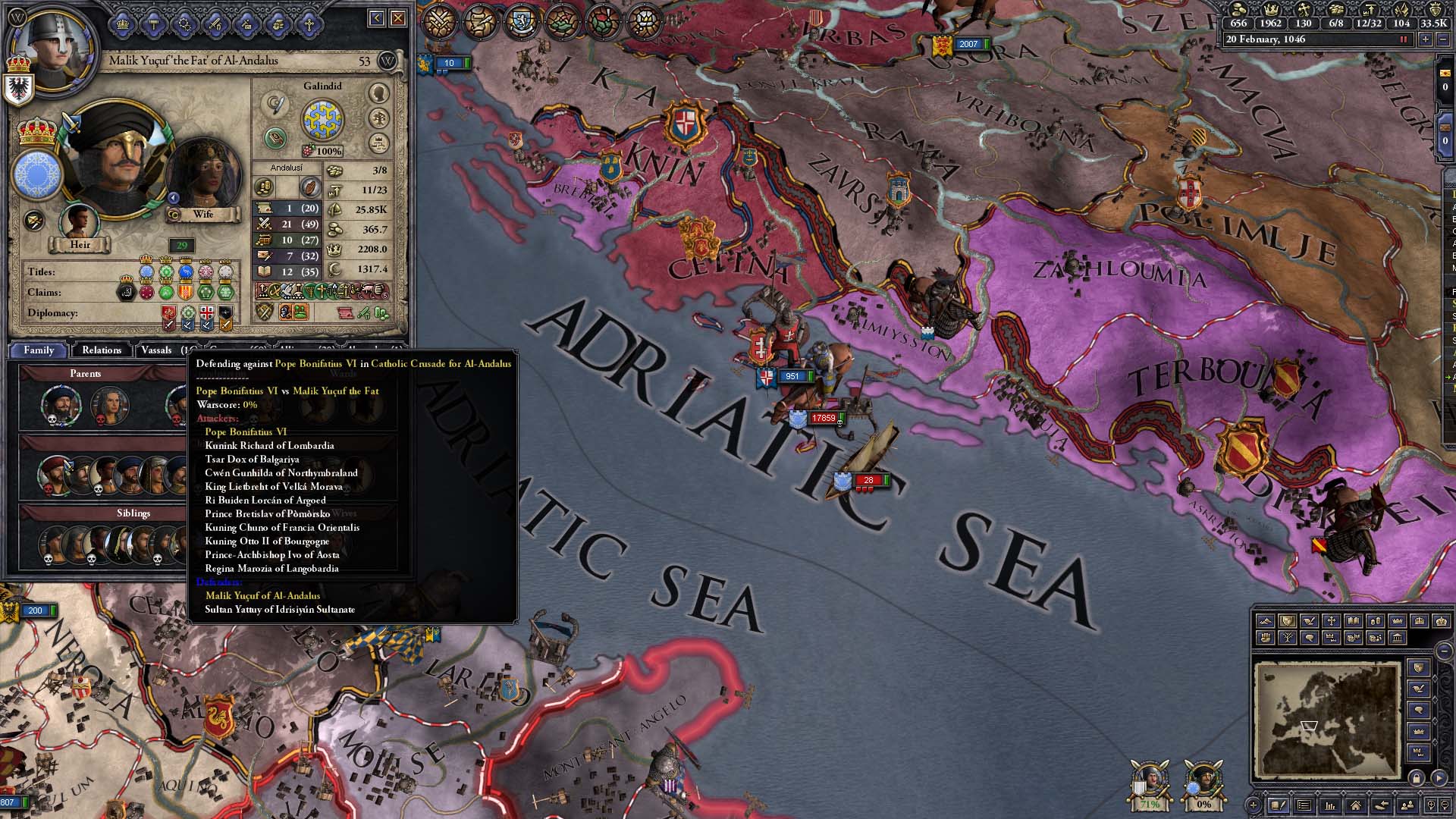Click the prestige crown icon in top bar
The height and width of the screenshot is (819, 1456).
coord(1272,11)
